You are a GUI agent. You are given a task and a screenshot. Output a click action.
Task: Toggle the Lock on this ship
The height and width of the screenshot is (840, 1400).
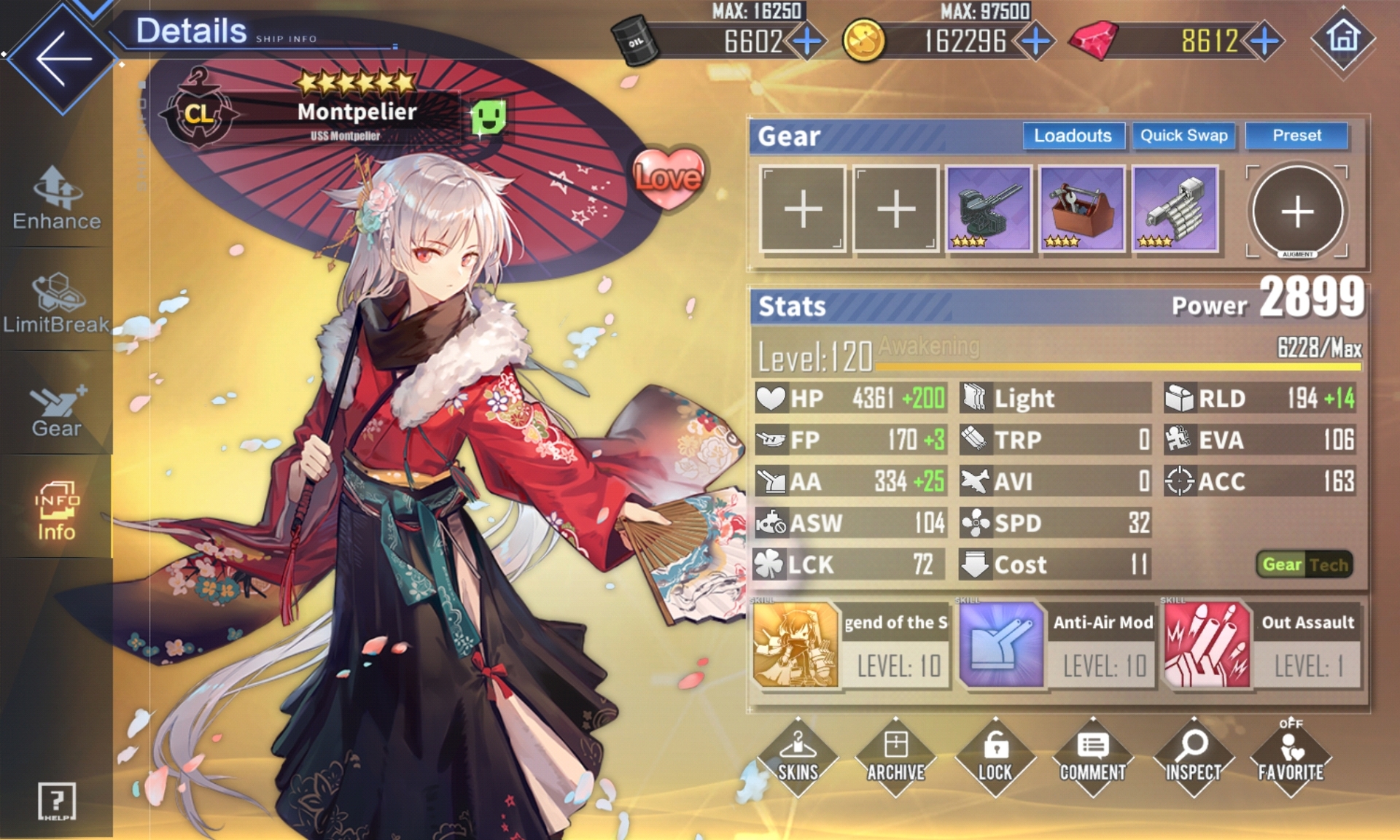point(995,757)
